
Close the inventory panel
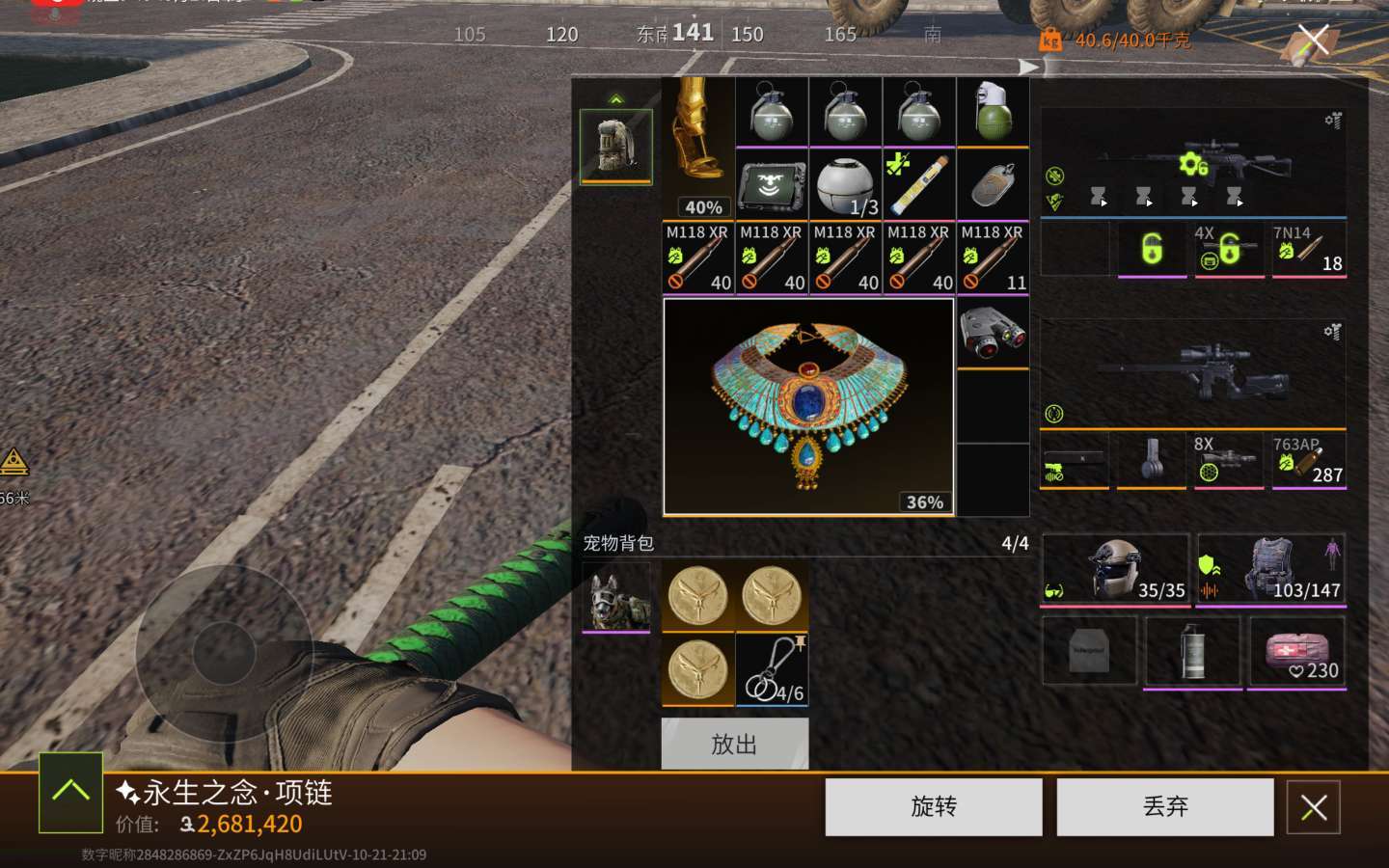(x=1313, y=41)
